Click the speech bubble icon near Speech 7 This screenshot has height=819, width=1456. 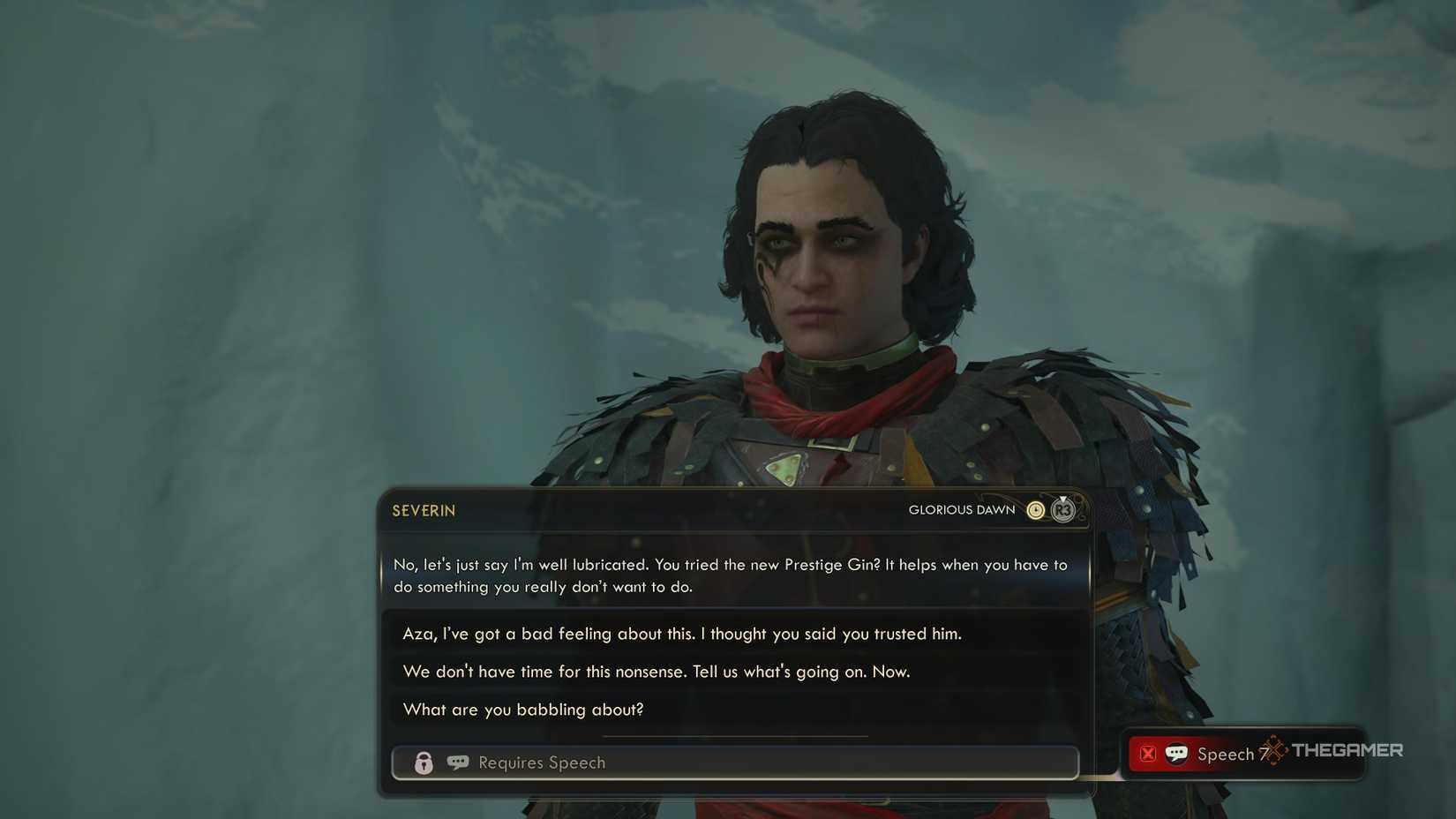tap(1176, 754)
